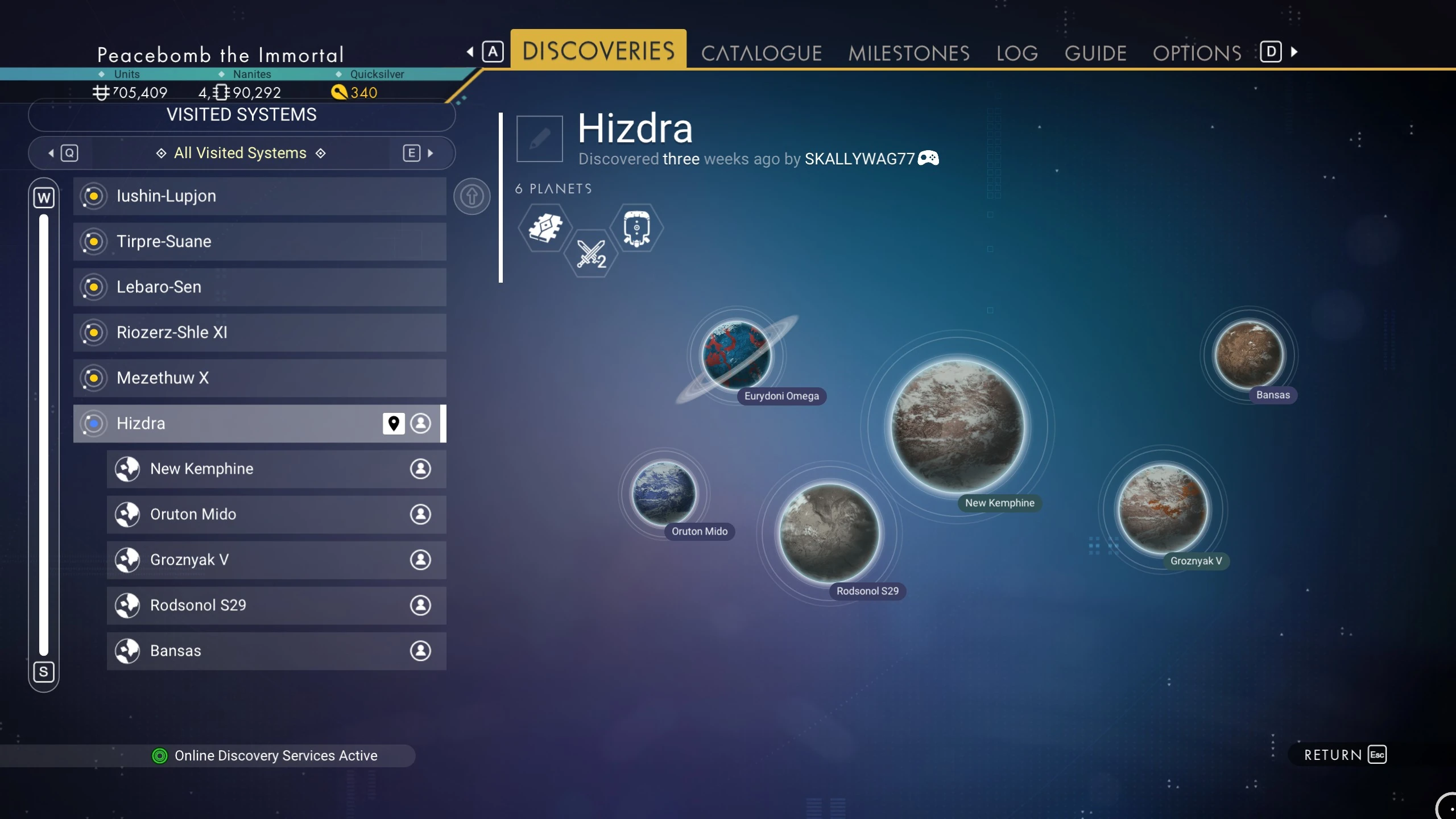Viewport: 1456px width, 819px height.
Task: Toggle the waypoint marker on Hizdra
Action: pos(393,423)
